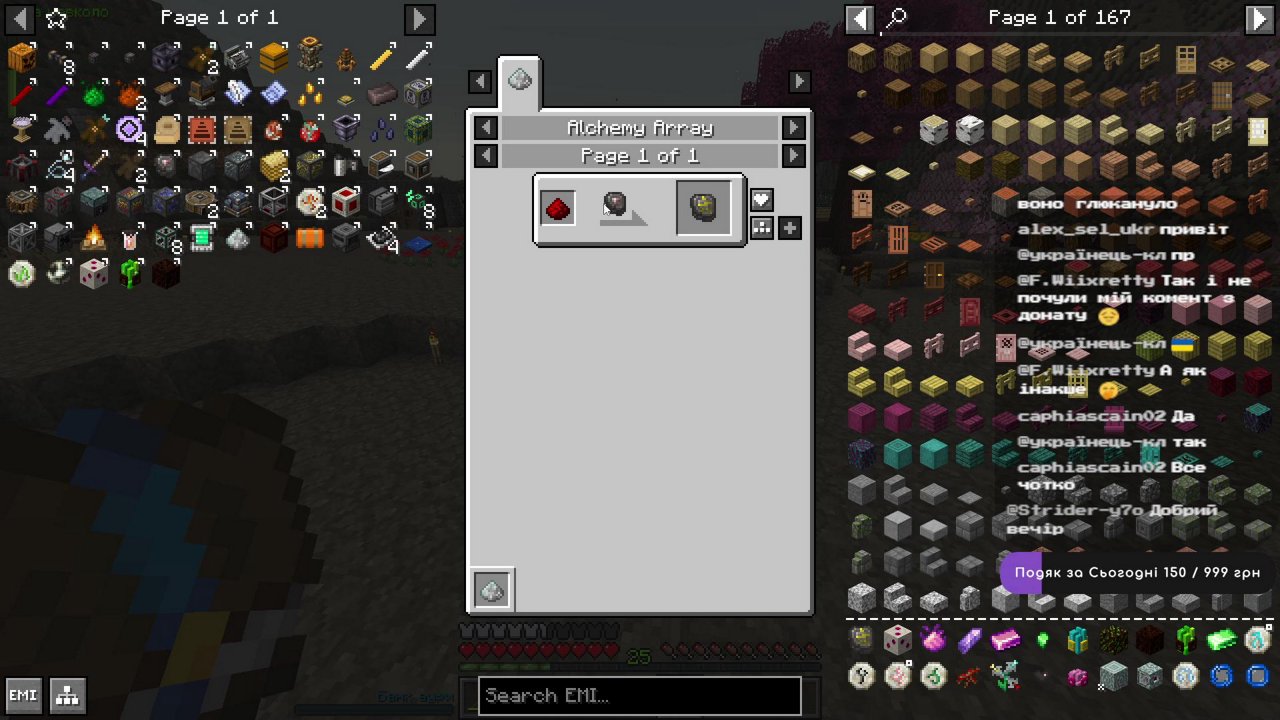The image size is (1280, 720).
Task: Select the redstone dust ingredient in the recipe
Action: click(x=557, y=207)
